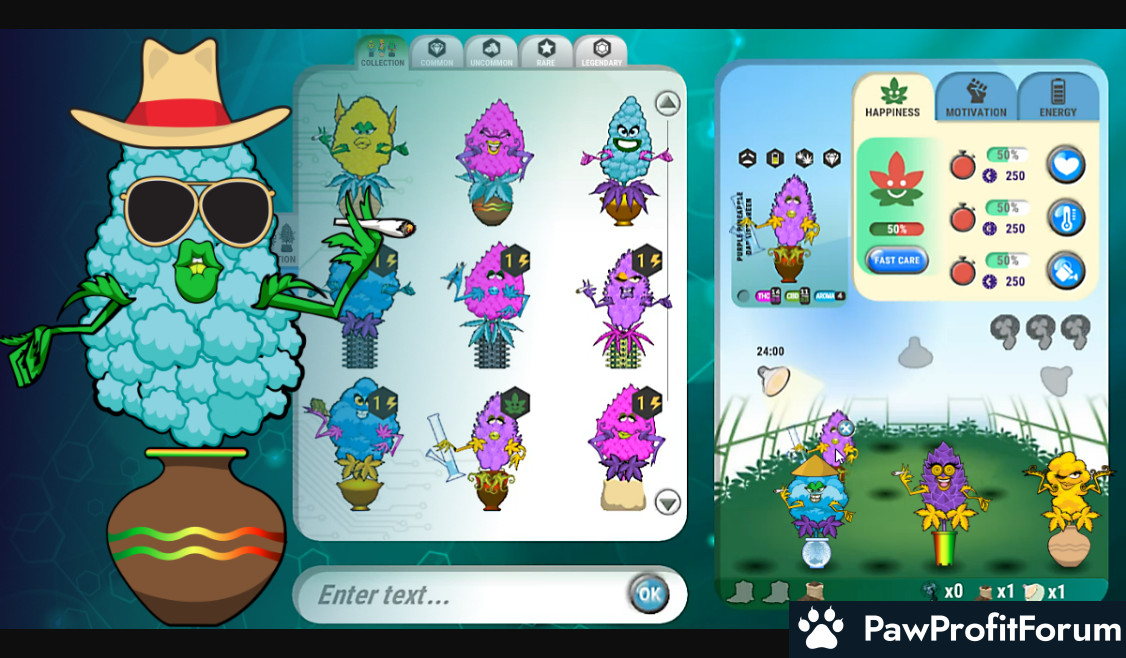Image resolution: width=1126 pixels, height=658 pixels.
Task: Open the Common rarity tab
Action: pos(437,53)
